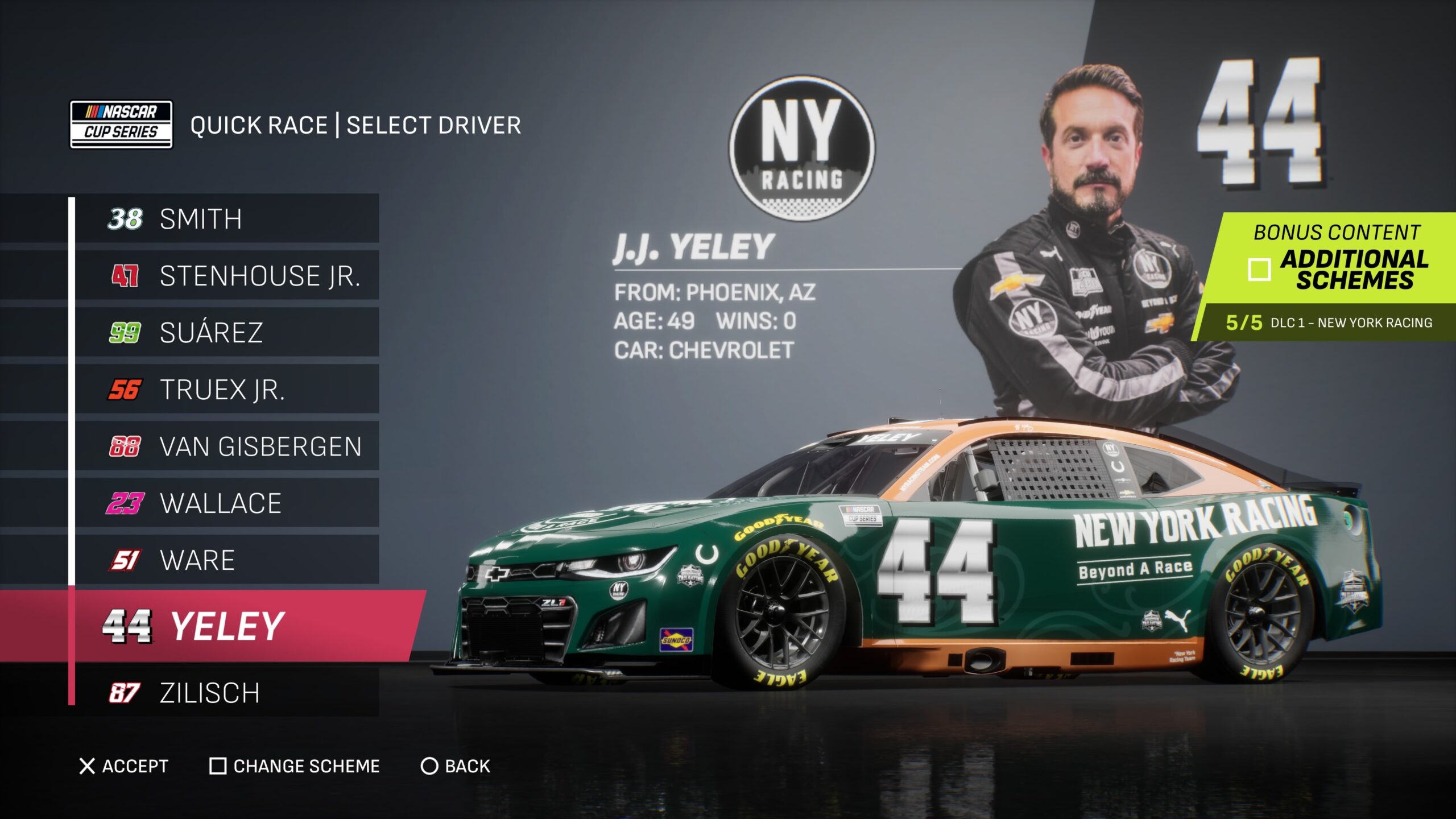Screen dimensions: 1456x819
Task: Select Zilisch, car 87
Action: pos(226,693)
